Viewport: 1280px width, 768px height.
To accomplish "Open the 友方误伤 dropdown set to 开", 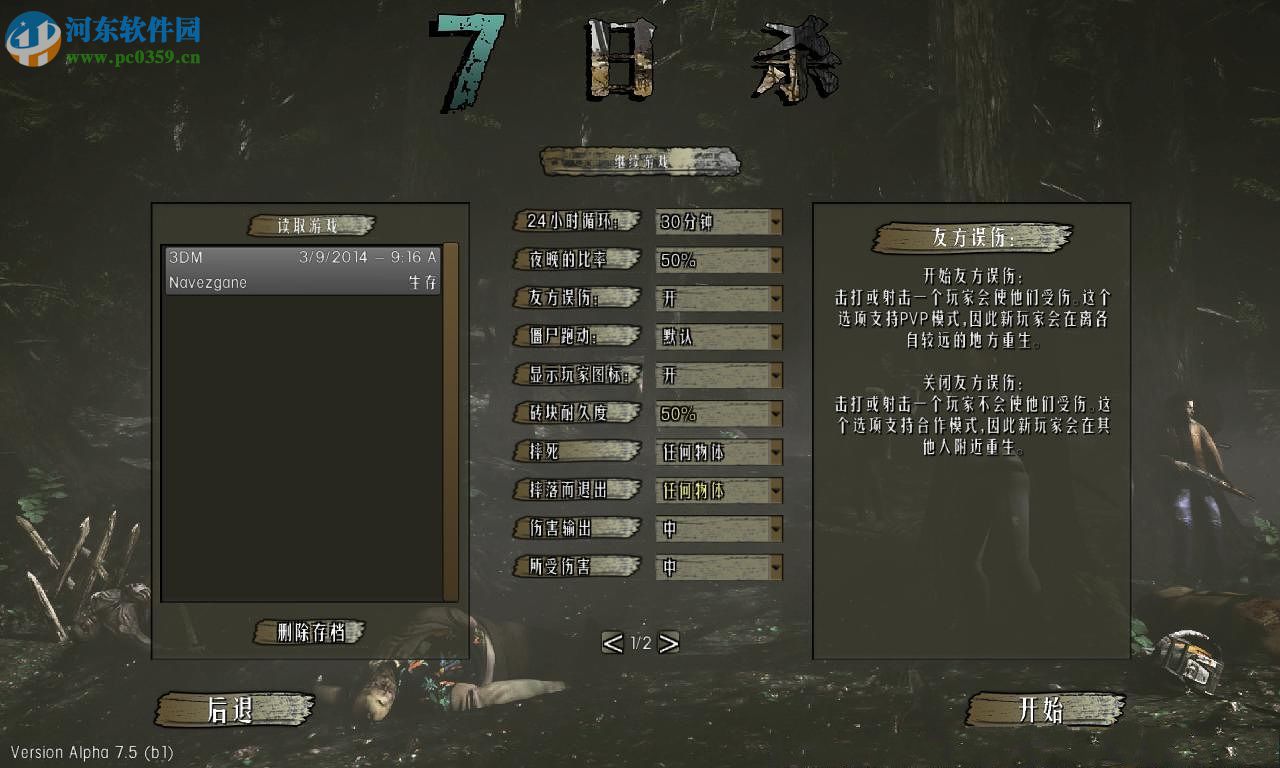I will pyautogui.click(x=719, y=299).
